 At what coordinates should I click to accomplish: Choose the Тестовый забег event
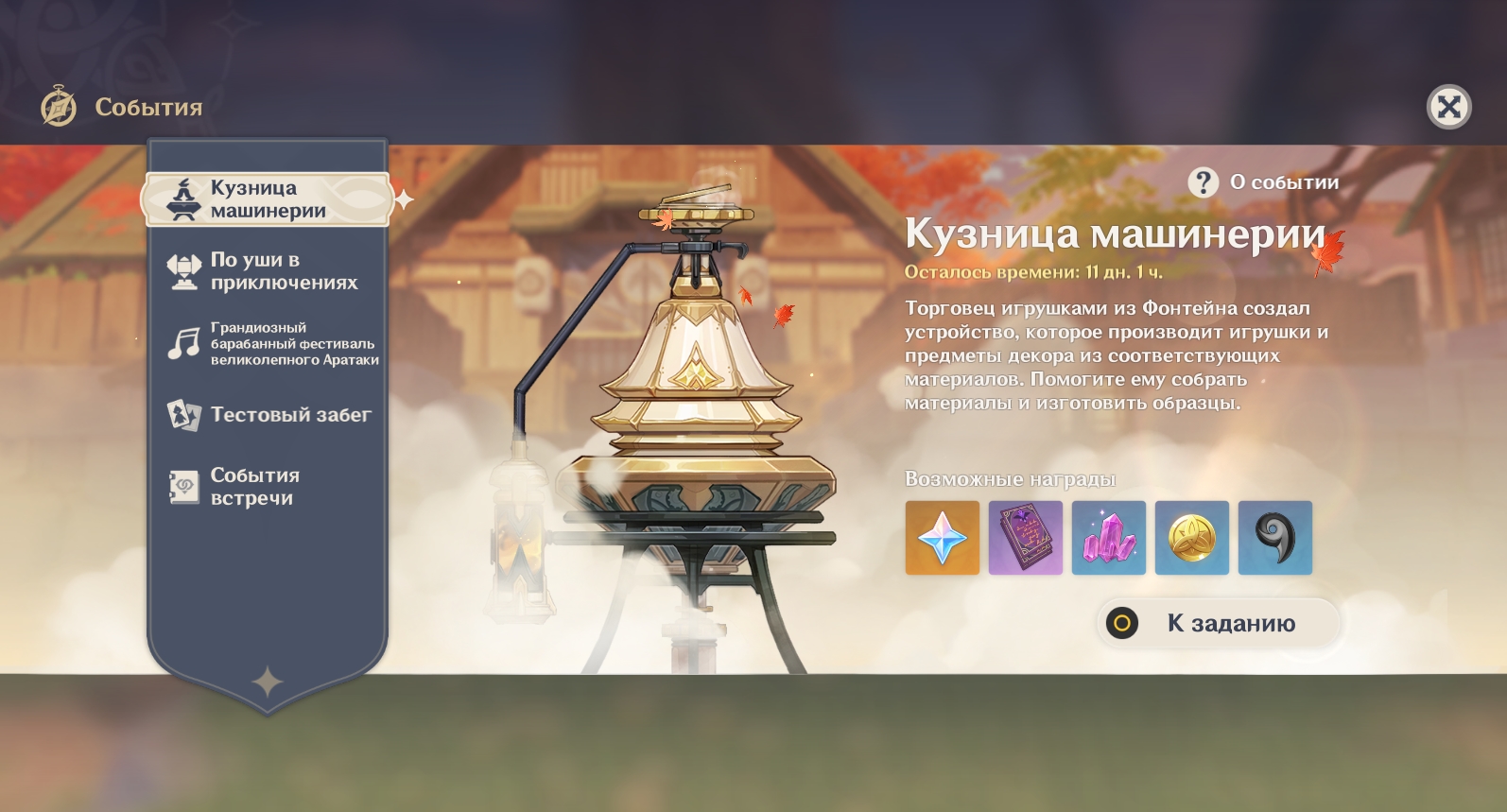tap(270, 415)
